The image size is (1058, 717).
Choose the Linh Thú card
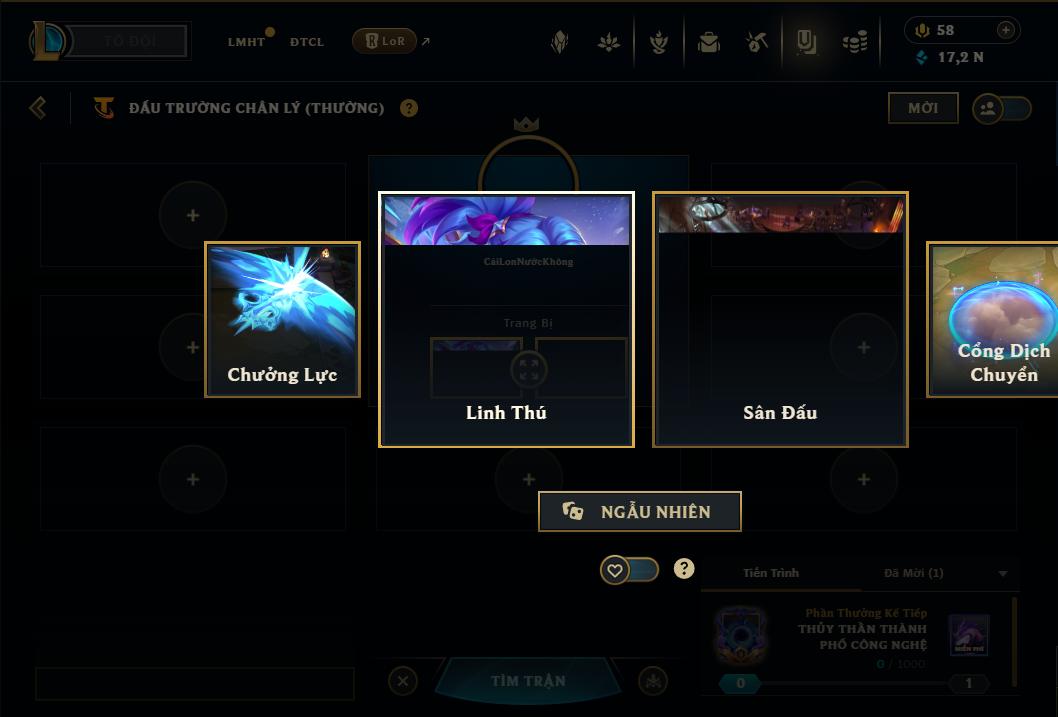tap(506, 319)
